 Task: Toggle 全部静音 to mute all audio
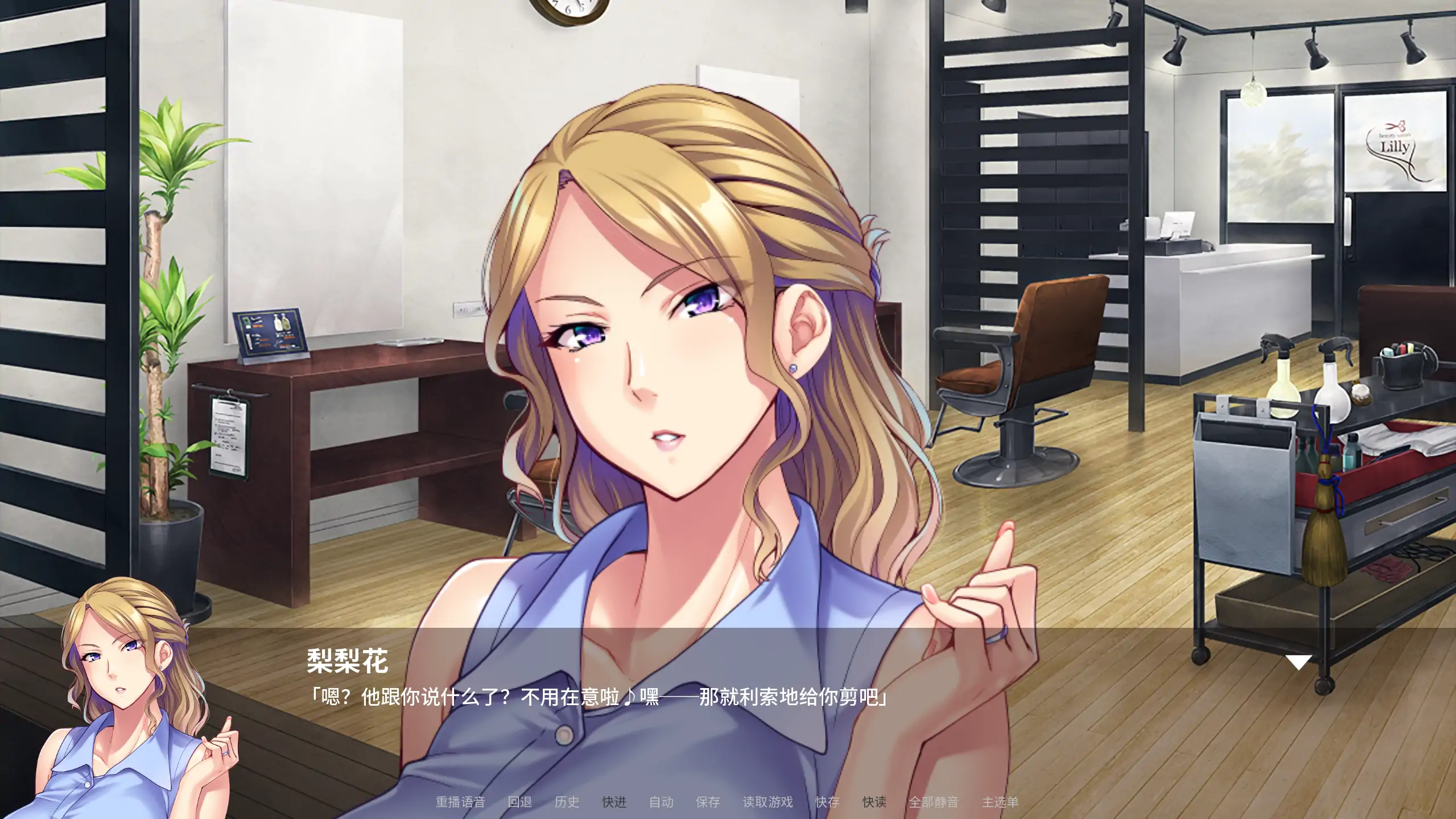click(x=934, y=802)
